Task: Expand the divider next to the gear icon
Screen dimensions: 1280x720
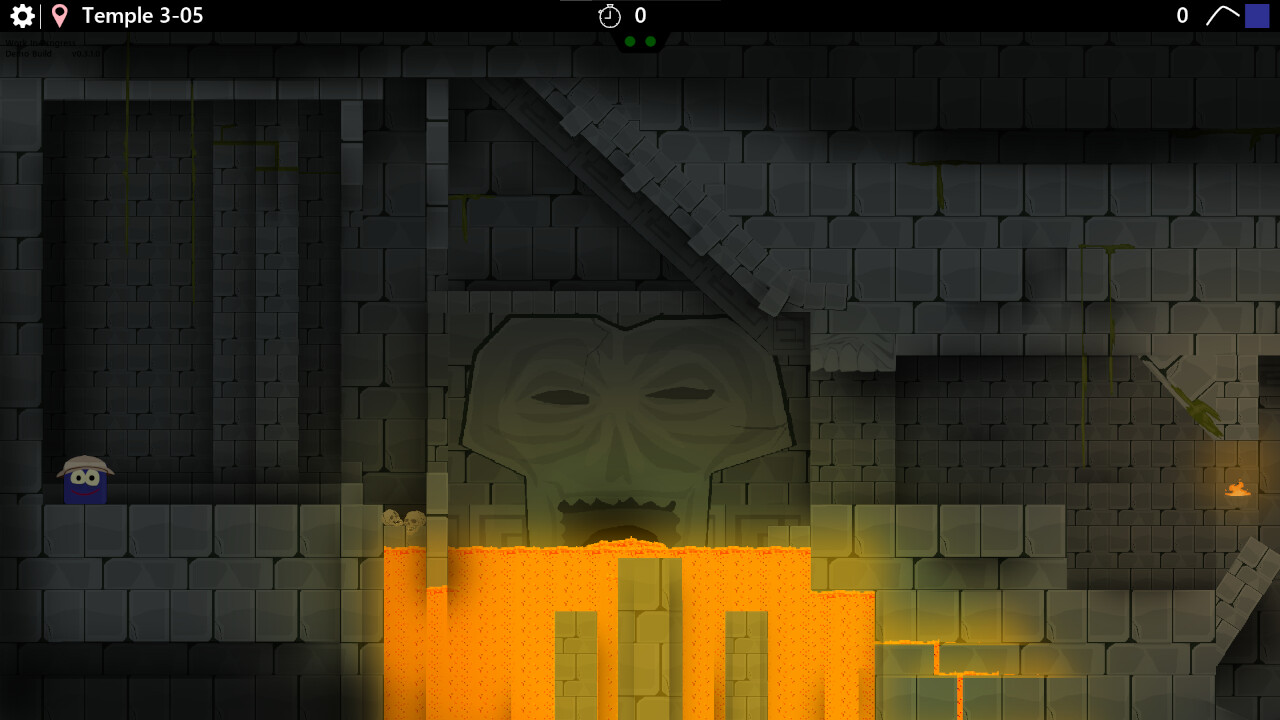Action: click(x=40, y=15)
